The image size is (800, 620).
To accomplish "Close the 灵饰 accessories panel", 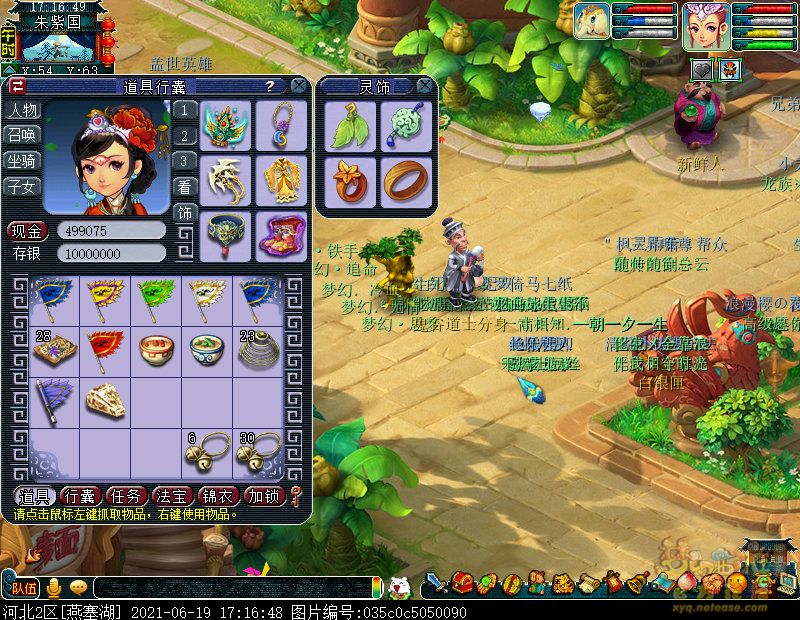I will [x=425, y=86].
